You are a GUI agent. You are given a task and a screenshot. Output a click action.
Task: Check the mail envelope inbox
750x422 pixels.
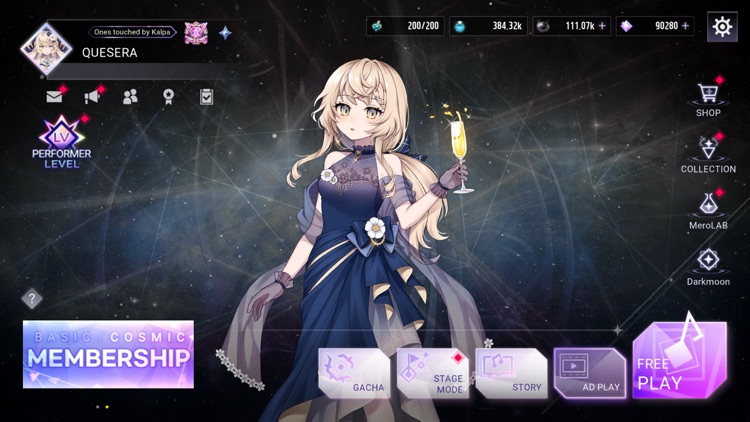(54, 97)
